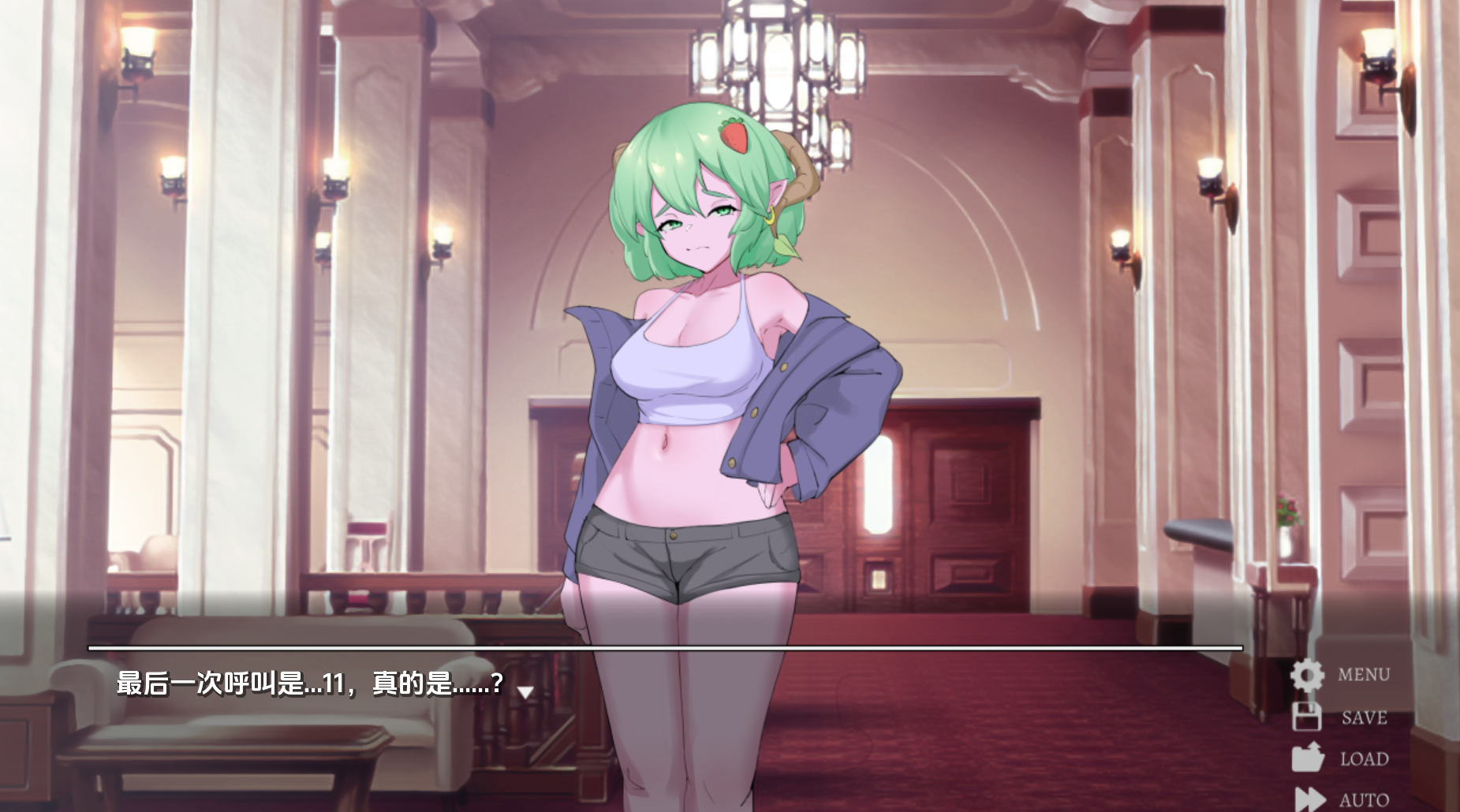Click the upload-arrow folder icon beside LOAD
Viewport: 1460px width, 812px height.
pyautogui.click(x=1309, y=758)
